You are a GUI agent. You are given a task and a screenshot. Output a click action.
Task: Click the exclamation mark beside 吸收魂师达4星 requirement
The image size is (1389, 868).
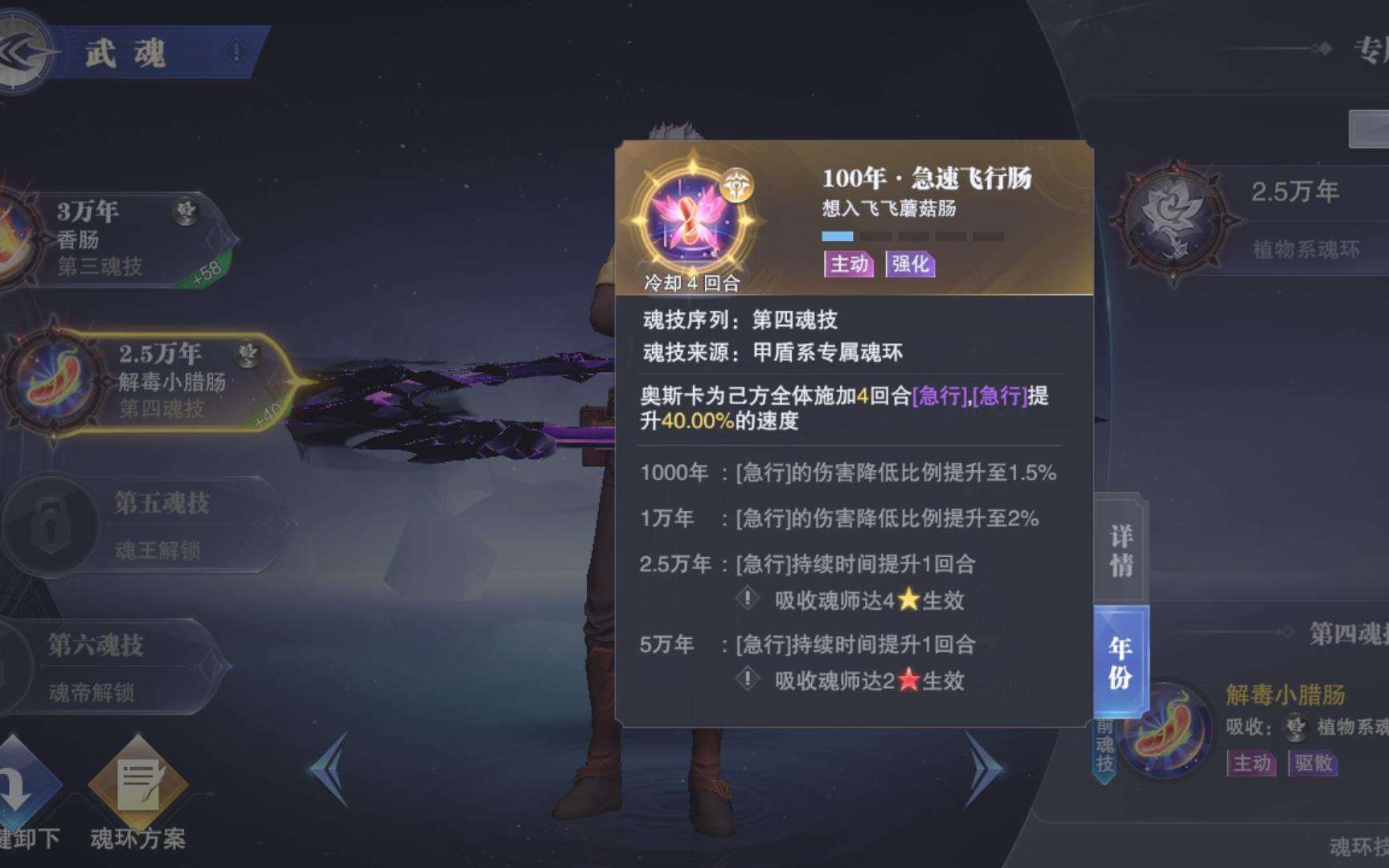click(x=748, y=600)
